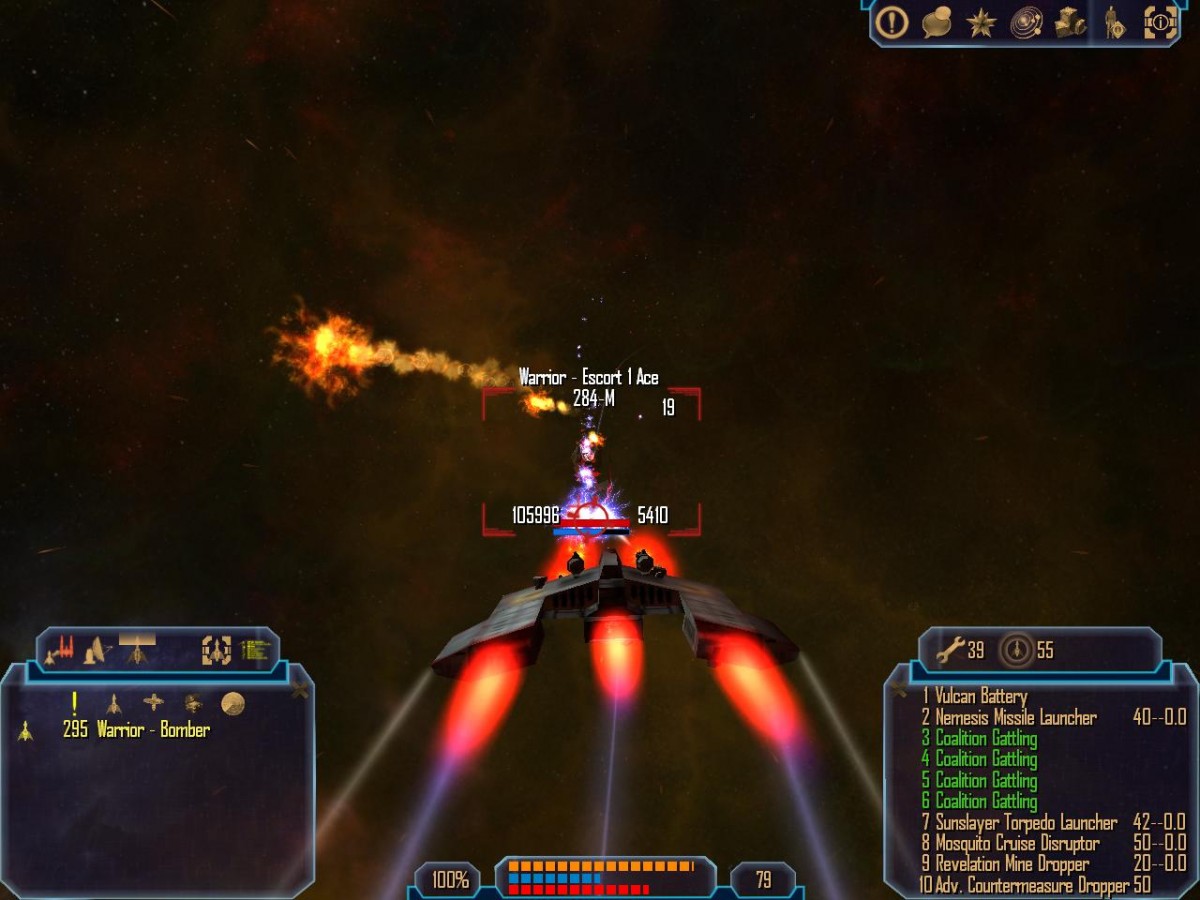Click the satellite dish scanner icon

96,651
